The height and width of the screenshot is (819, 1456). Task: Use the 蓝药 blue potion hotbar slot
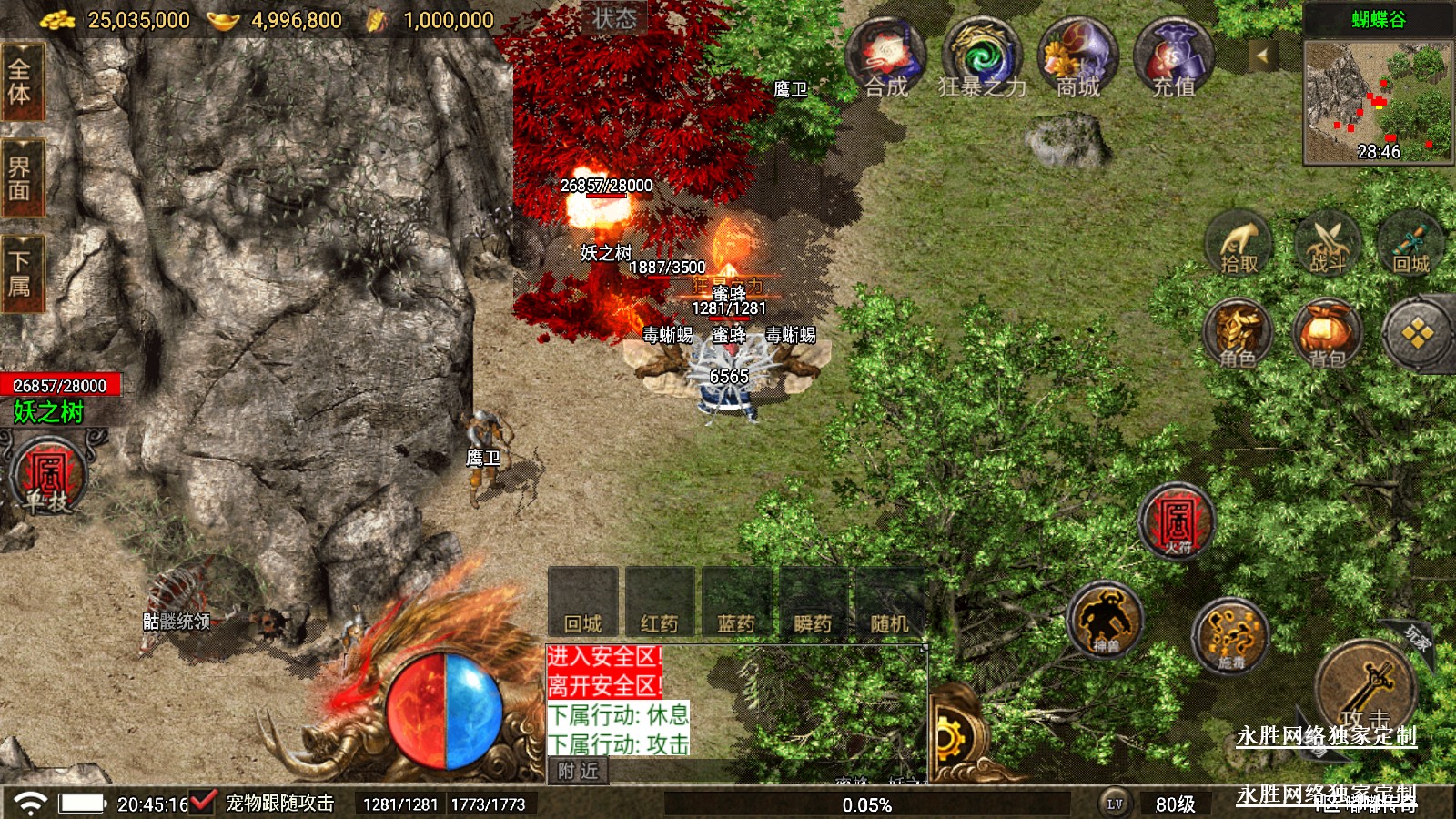[736, 602]
